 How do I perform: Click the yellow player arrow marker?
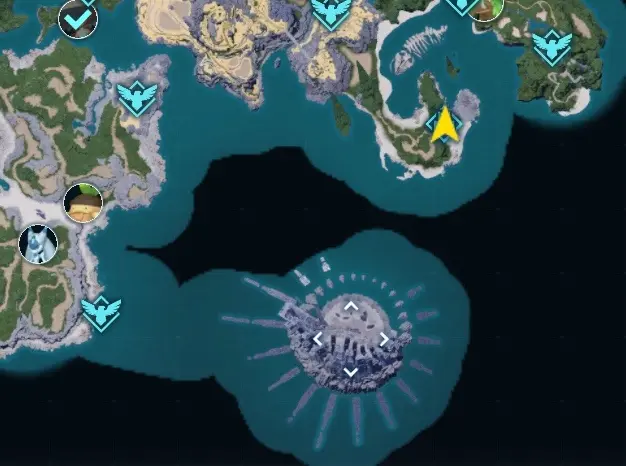click(445, 126)
